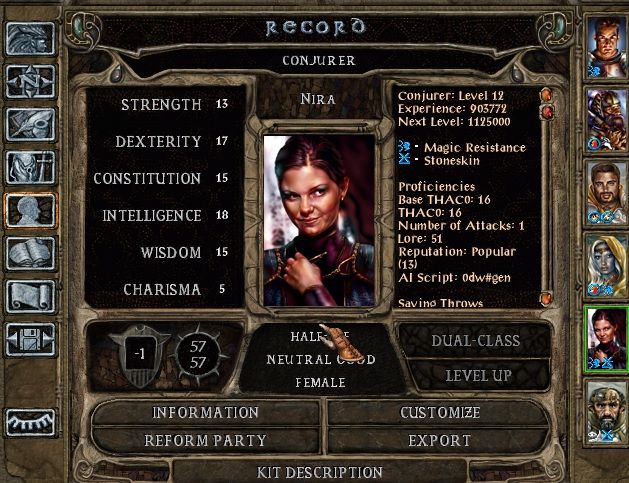Open the mage spellbook icon

point(30,252)
